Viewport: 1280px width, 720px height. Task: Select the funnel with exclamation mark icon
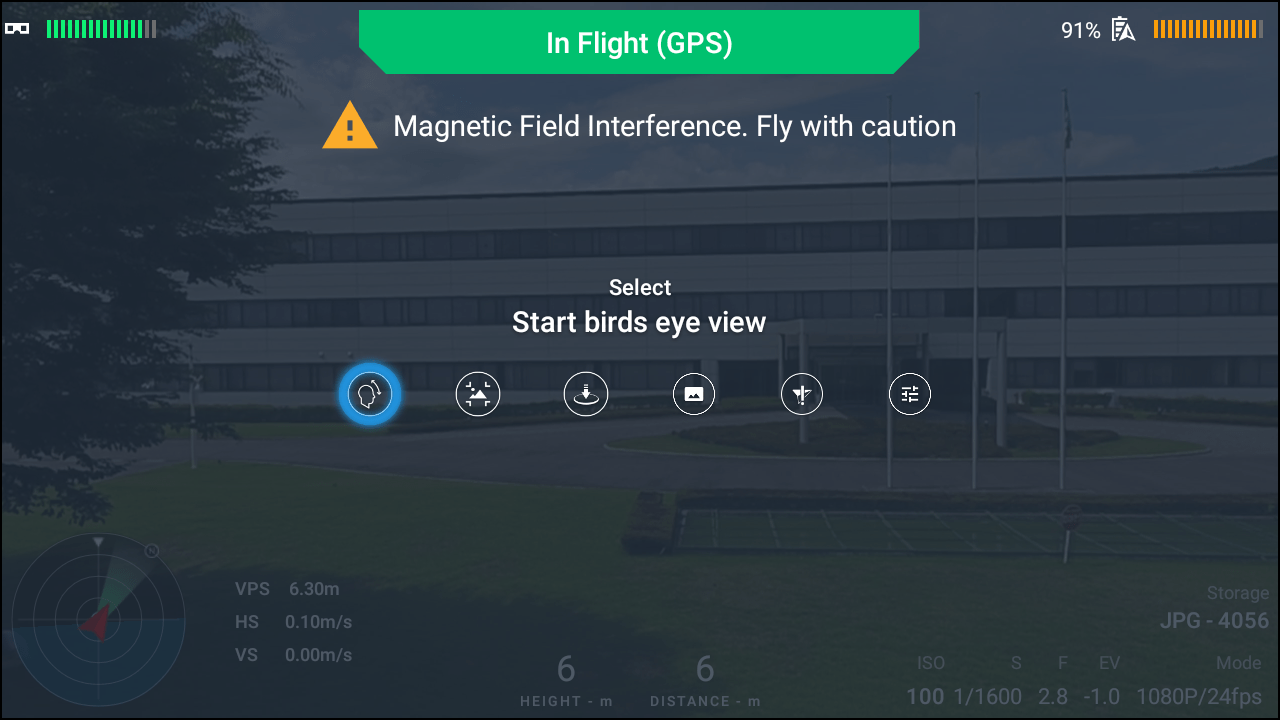coord(802,394)
